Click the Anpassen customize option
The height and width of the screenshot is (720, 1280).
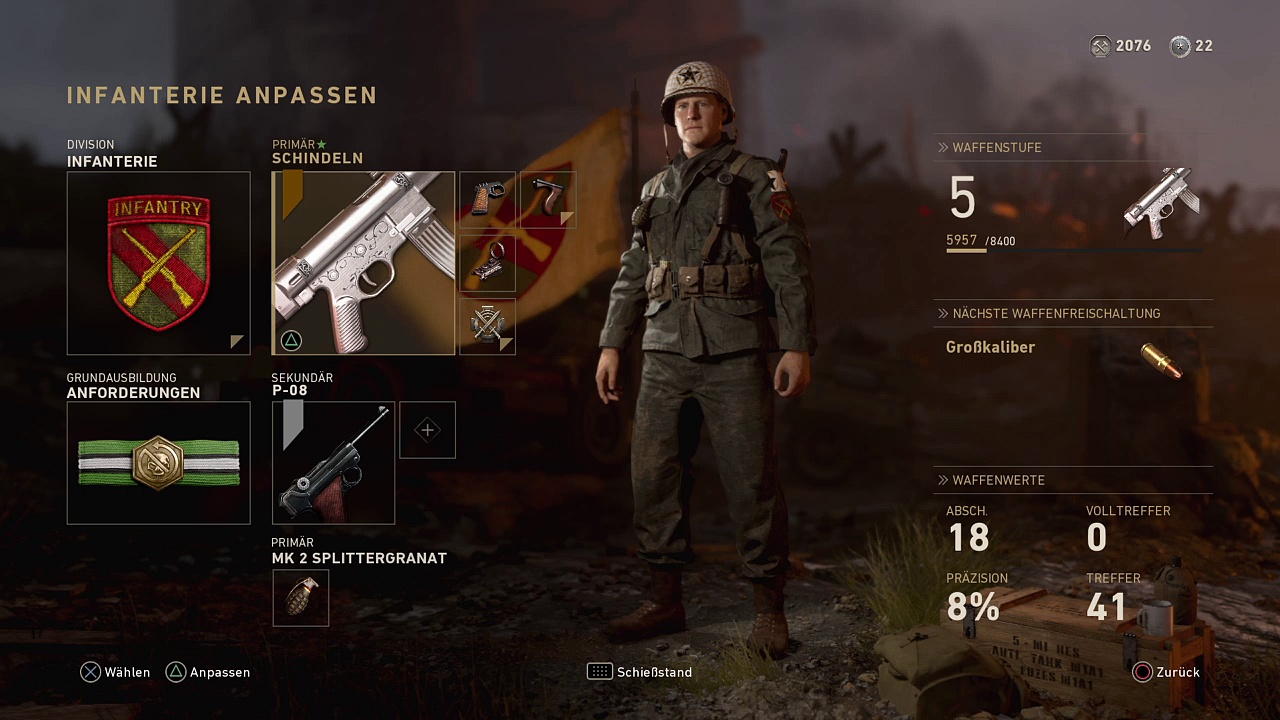tap(208, 672)
